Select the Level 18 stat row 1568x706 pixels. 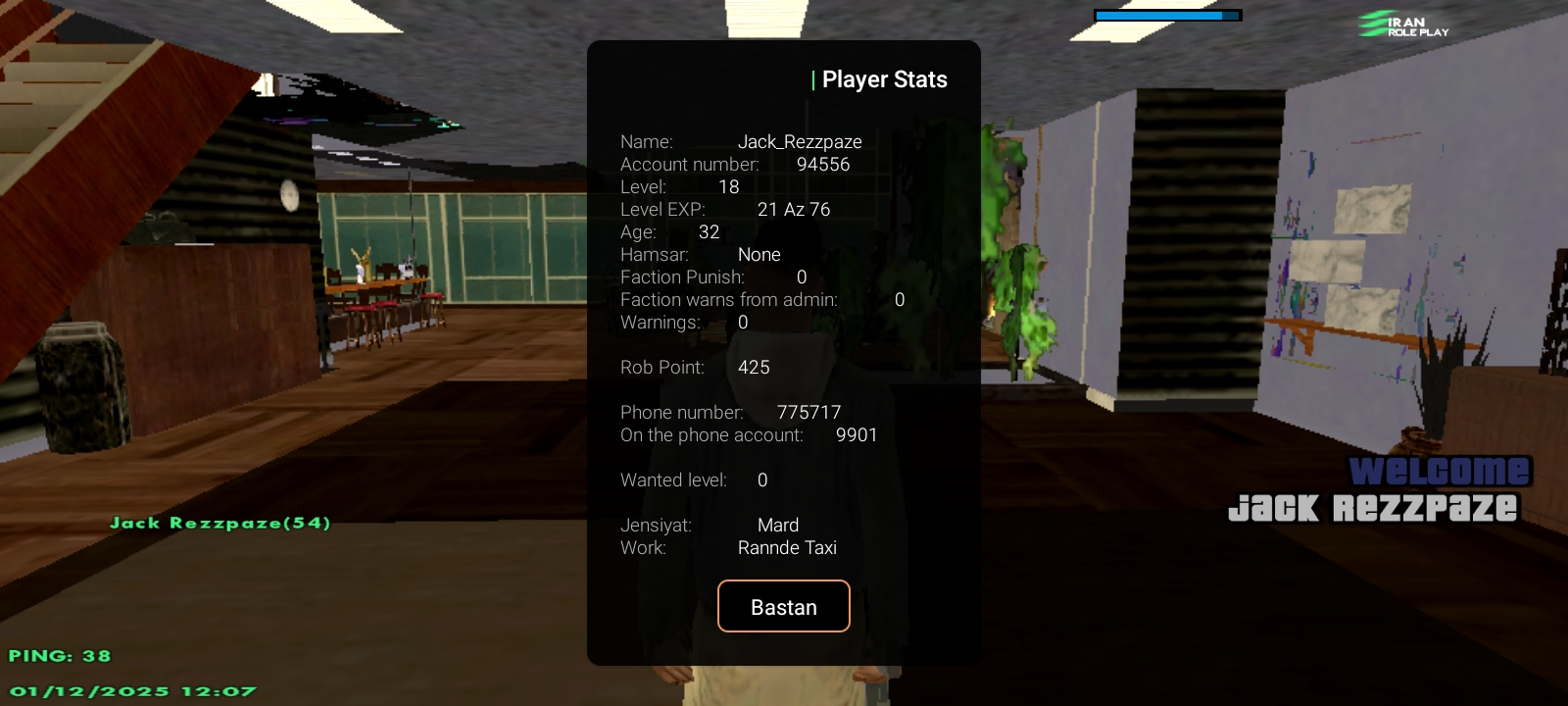pos(679,186)
